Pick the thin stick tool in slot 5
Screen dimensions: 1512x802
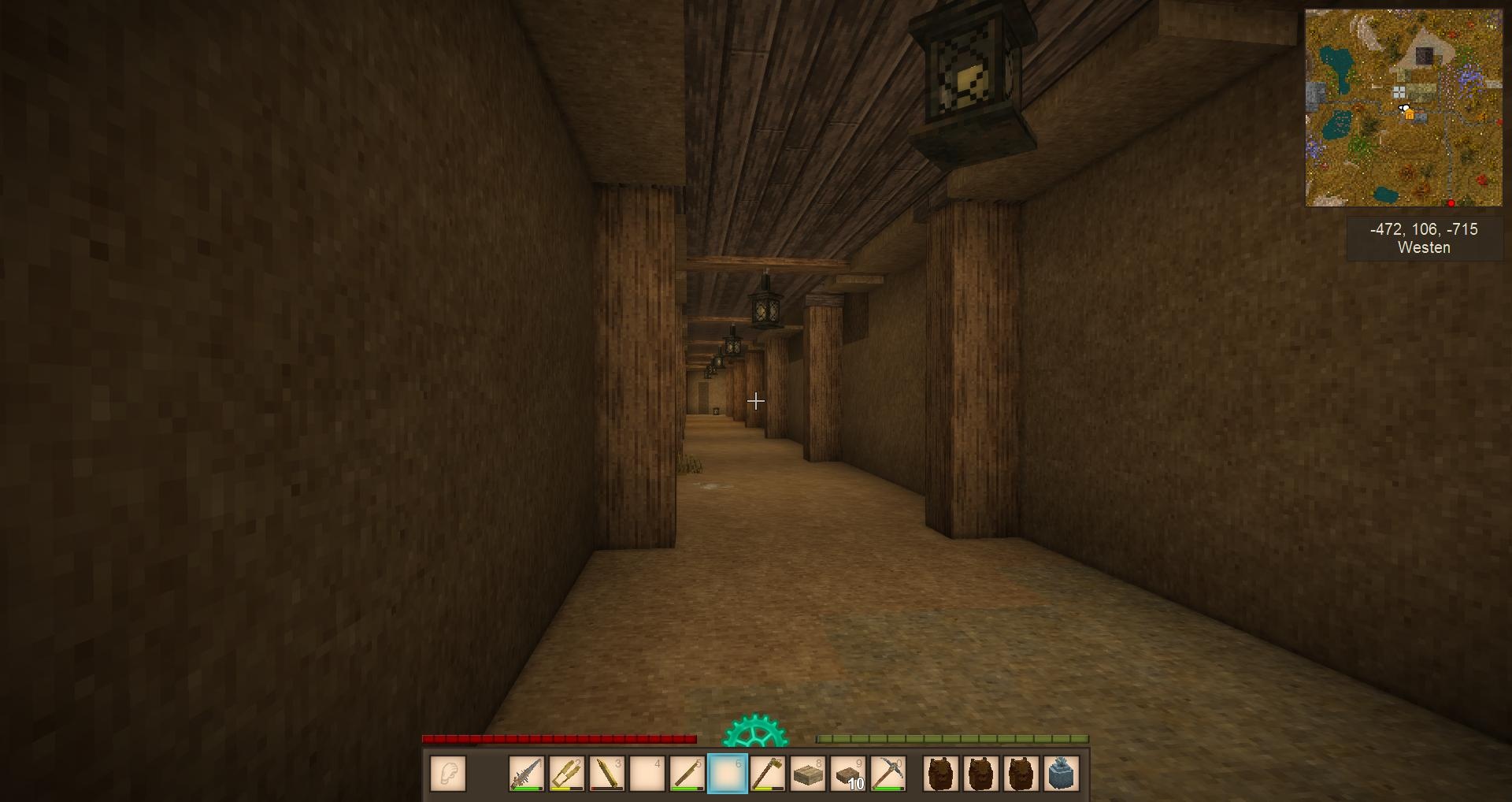(x=687, y=774)
